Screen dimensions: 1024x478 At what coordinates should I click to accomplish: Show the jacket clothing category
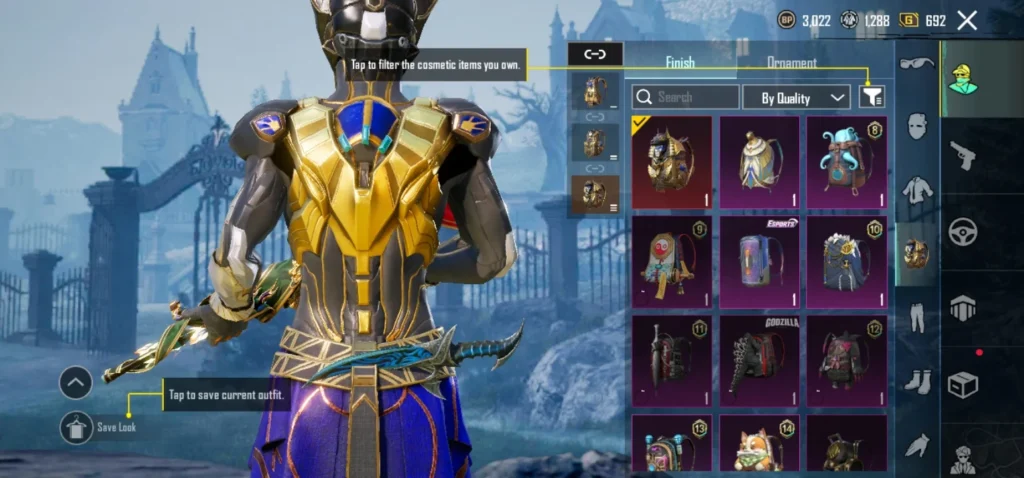[x=916, y=189]
